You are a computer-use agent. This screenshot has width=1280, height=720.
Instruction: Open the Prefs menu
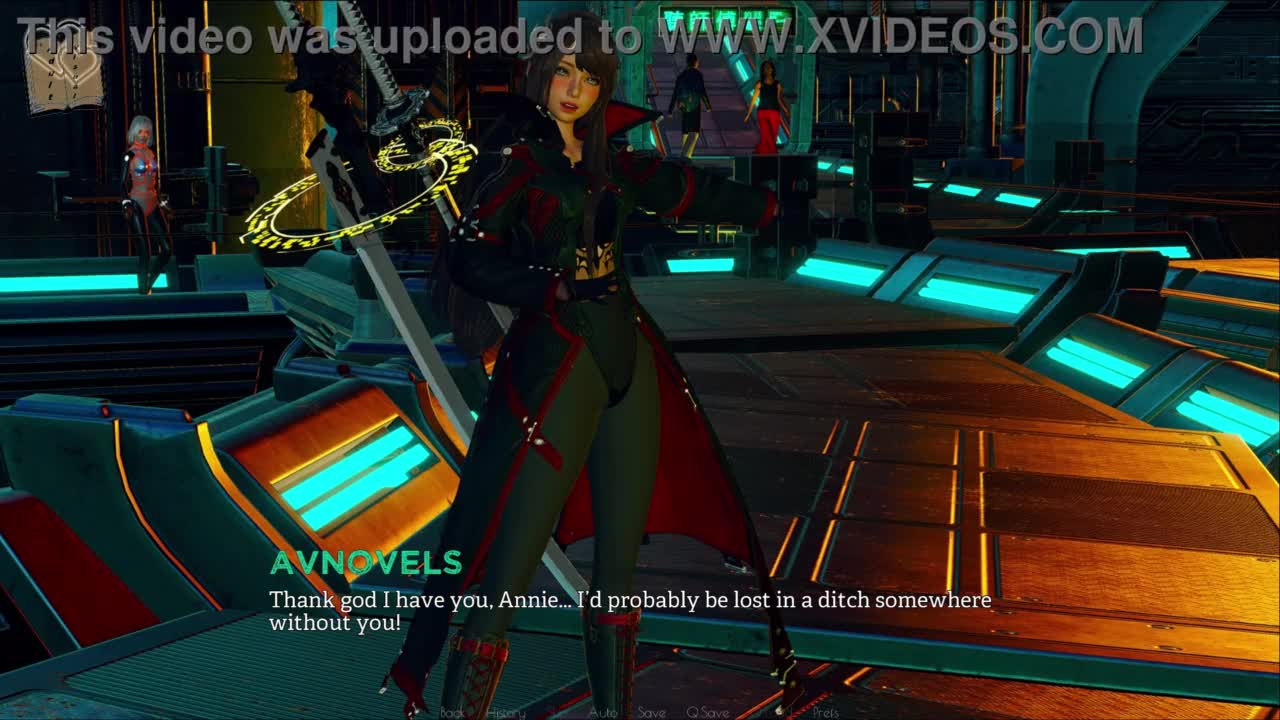coord(825,712)
